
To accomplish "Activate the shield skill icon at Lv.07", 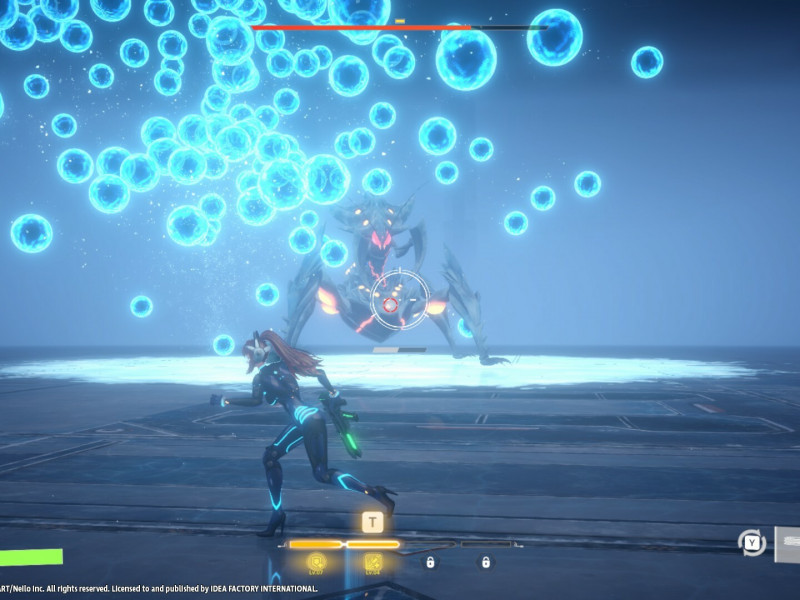I will tap(317, 563).
